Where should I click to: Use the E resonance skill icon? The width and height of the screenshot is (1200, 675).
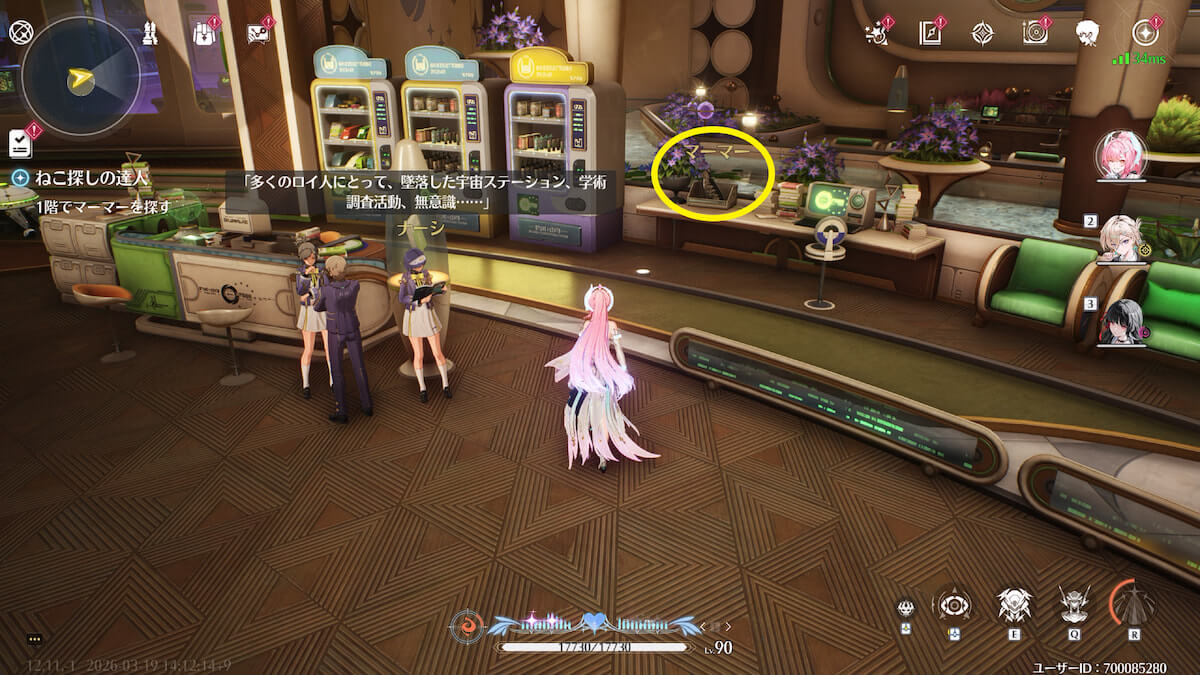click(1014, 605)
